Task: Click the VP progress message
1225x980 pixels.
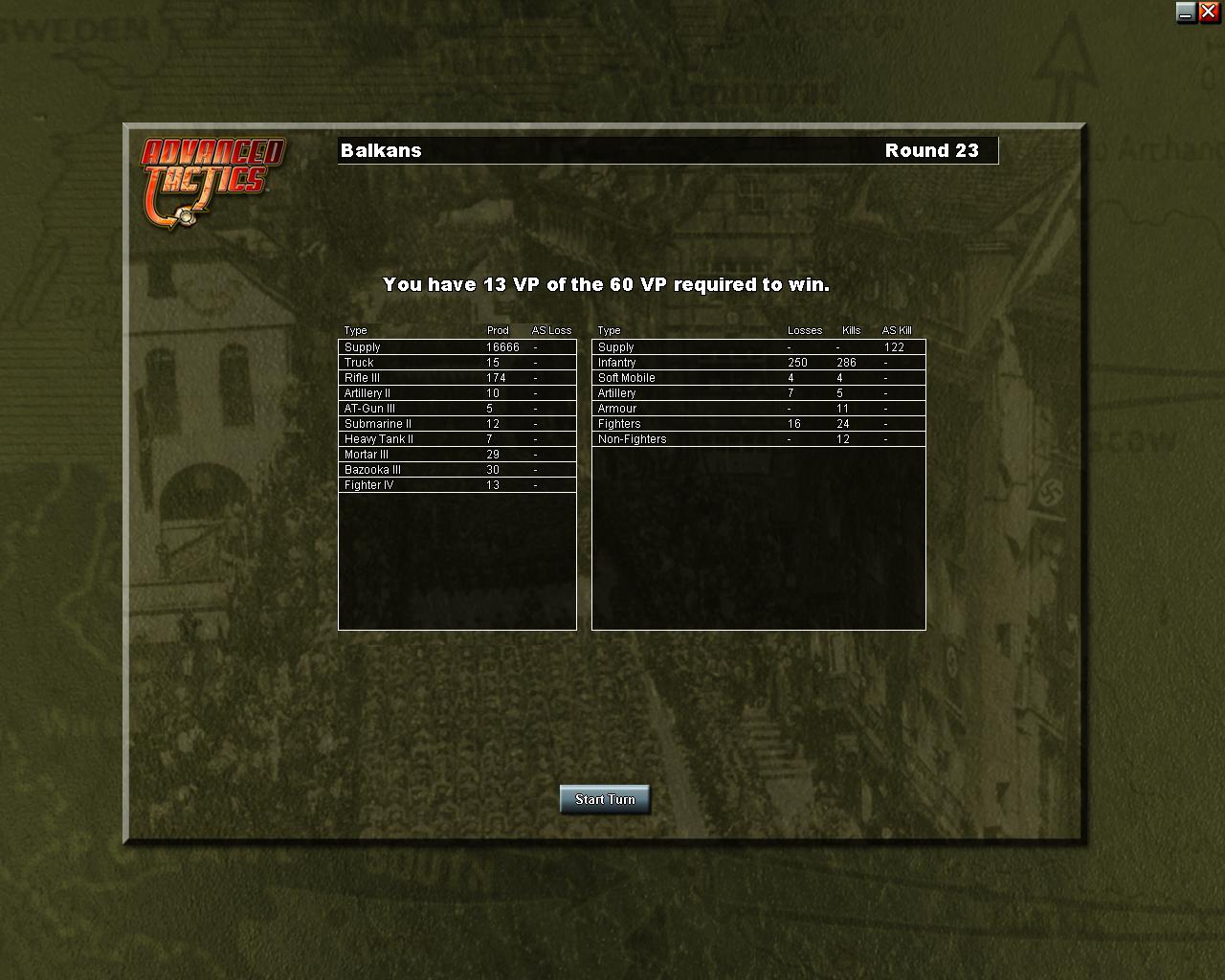Action: pos(607,284)
